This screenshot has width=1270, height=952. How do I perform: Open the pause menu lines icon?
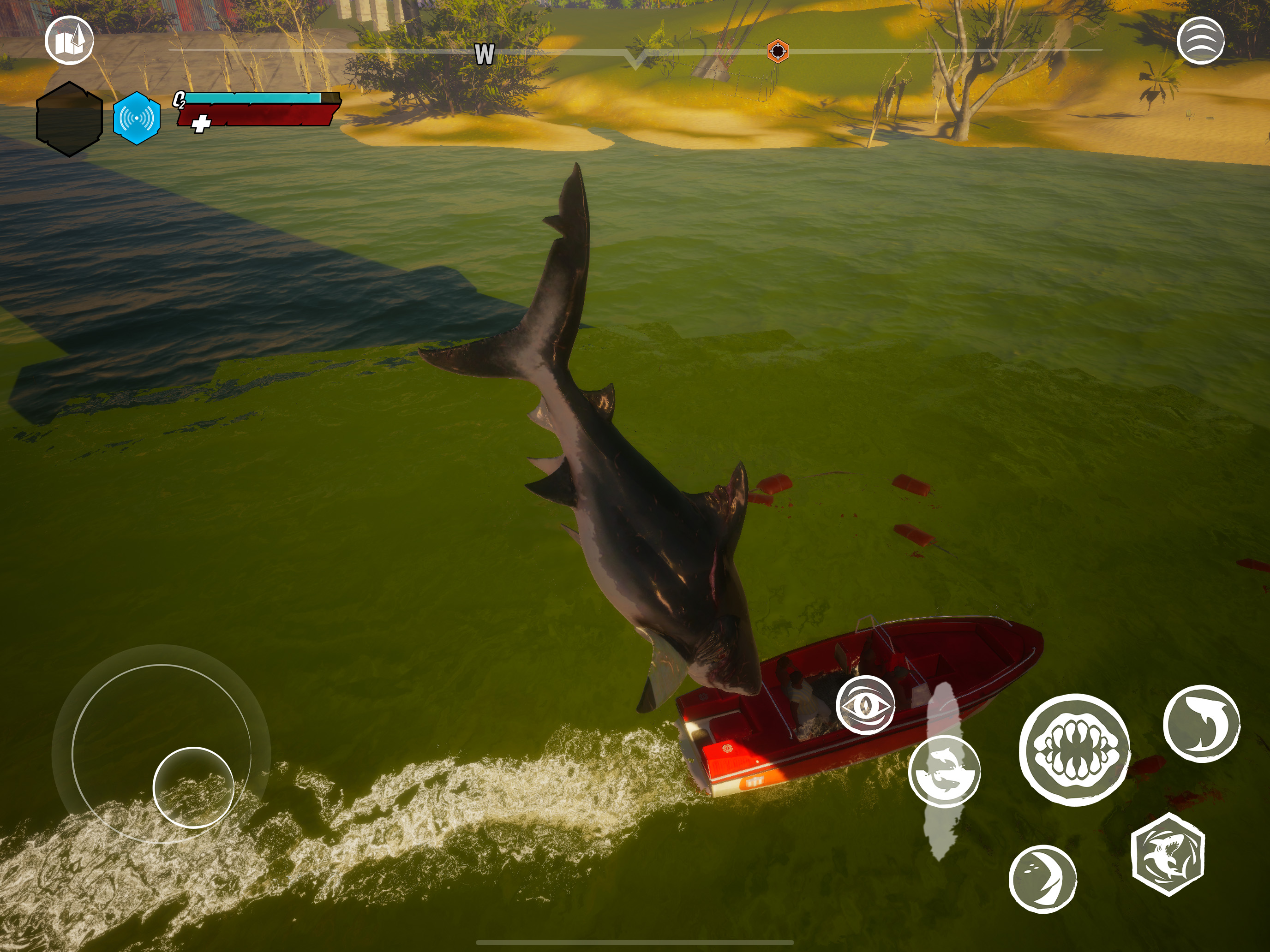(x=1200, y=40)
